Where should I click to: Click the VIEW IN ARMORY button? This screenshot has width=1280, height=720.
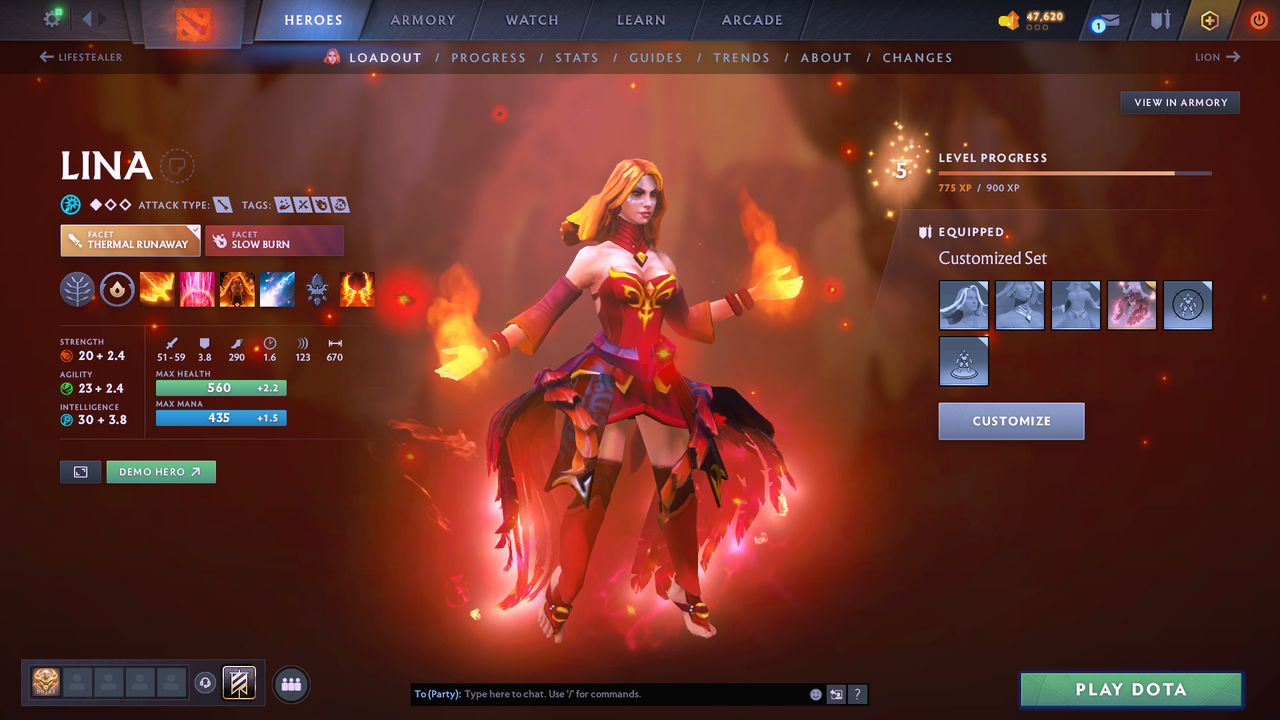pyautogui.click(x=1179, y=102)
